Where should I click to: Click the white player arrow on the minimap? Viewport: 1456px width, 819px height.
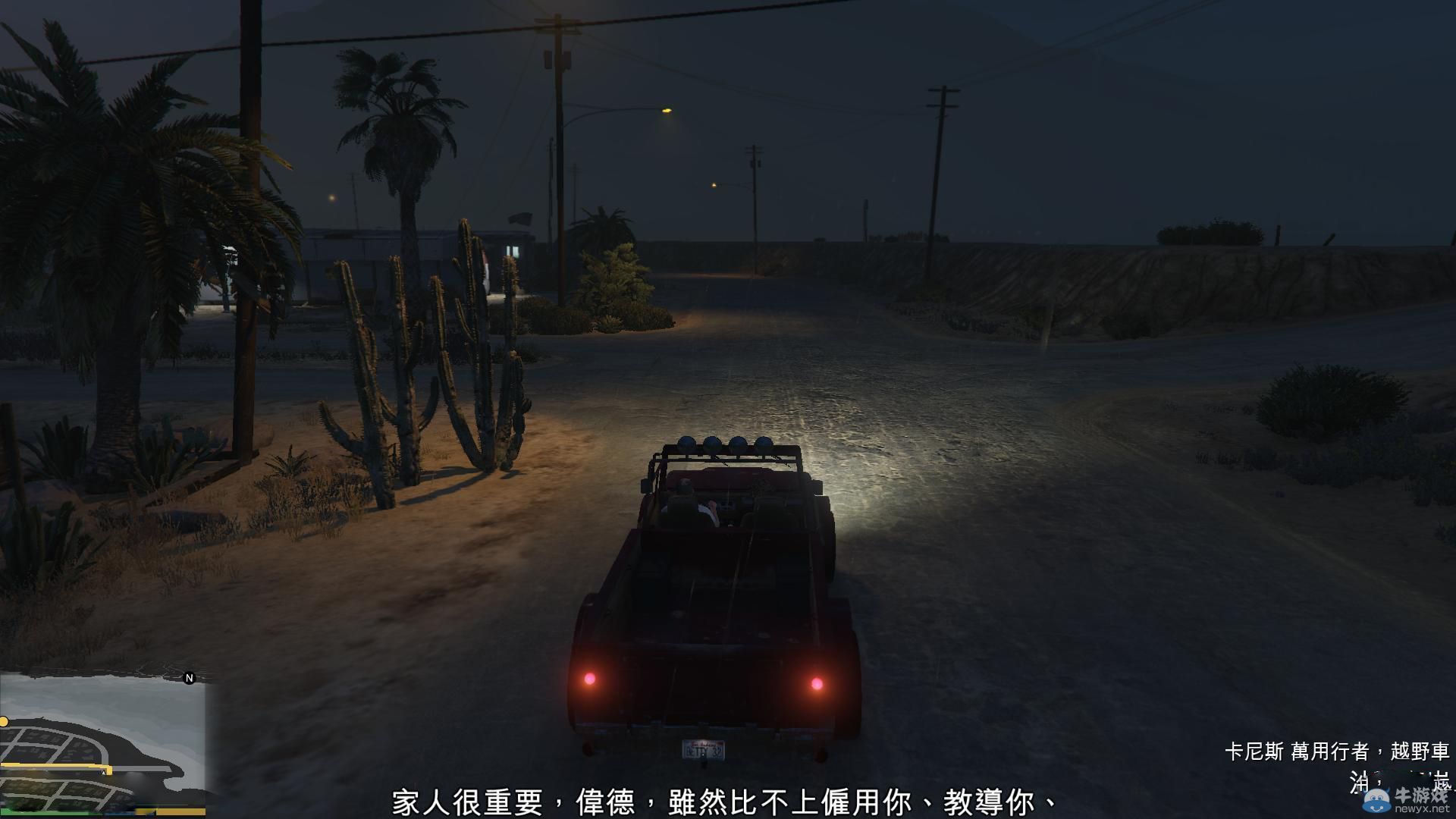[103, 773]
